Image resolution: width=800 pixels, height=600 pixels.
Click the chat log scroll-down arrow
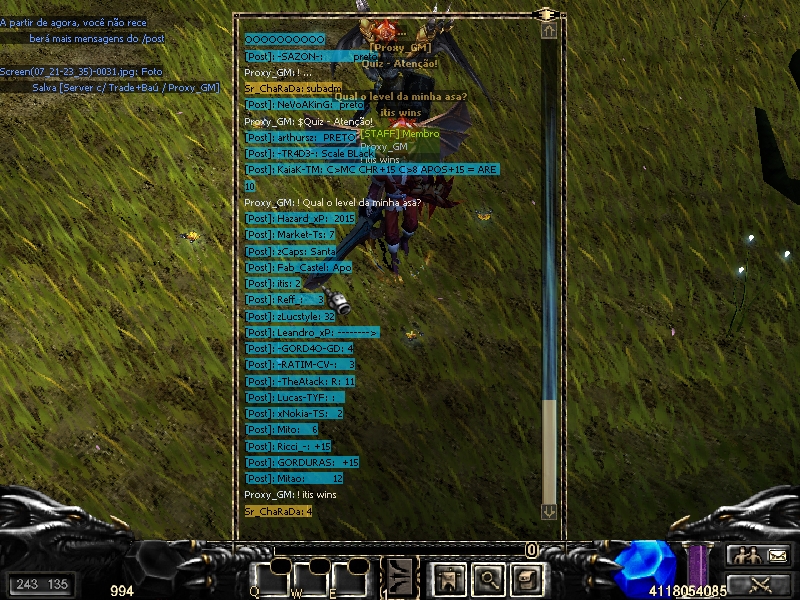(548, 511)
